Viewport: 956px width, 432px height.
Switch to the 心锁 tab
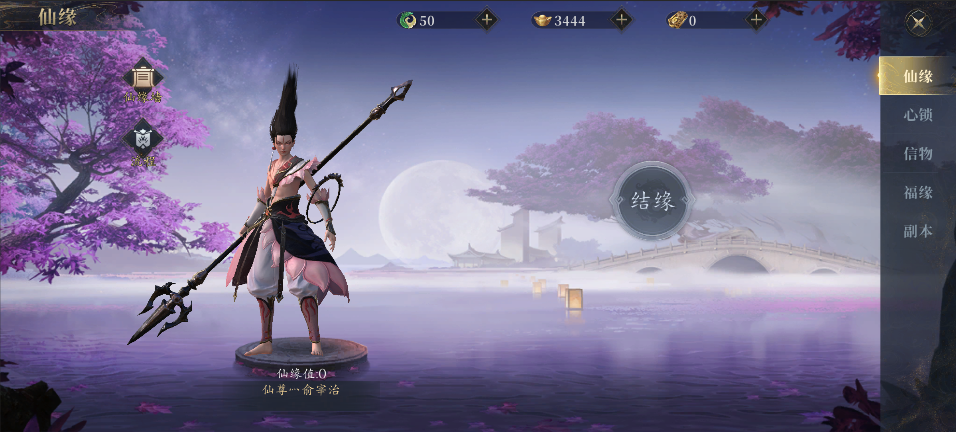pos(917,115)
